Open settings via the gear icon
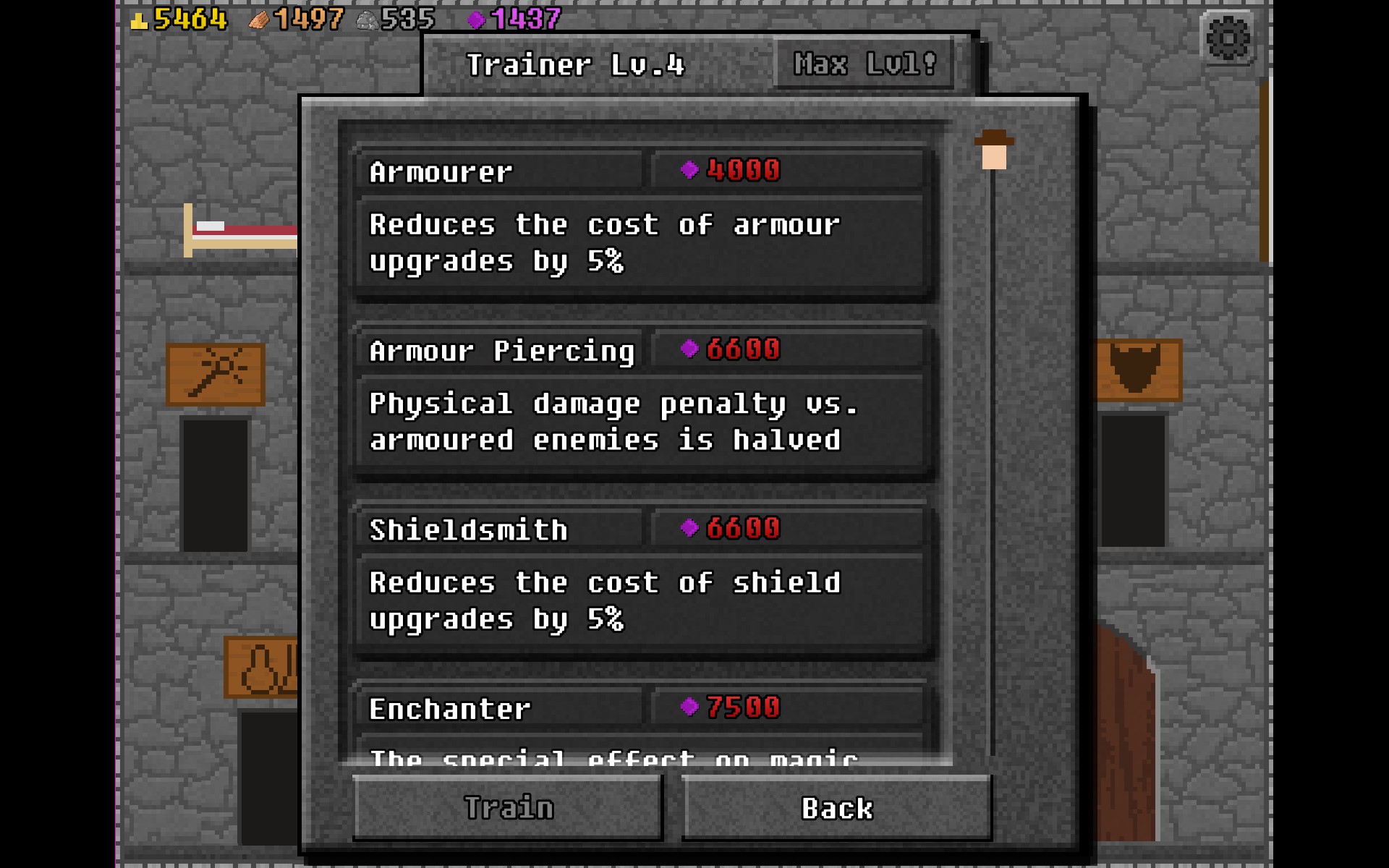This screenshot has width=1389, height=868. tap(1228, 38)
